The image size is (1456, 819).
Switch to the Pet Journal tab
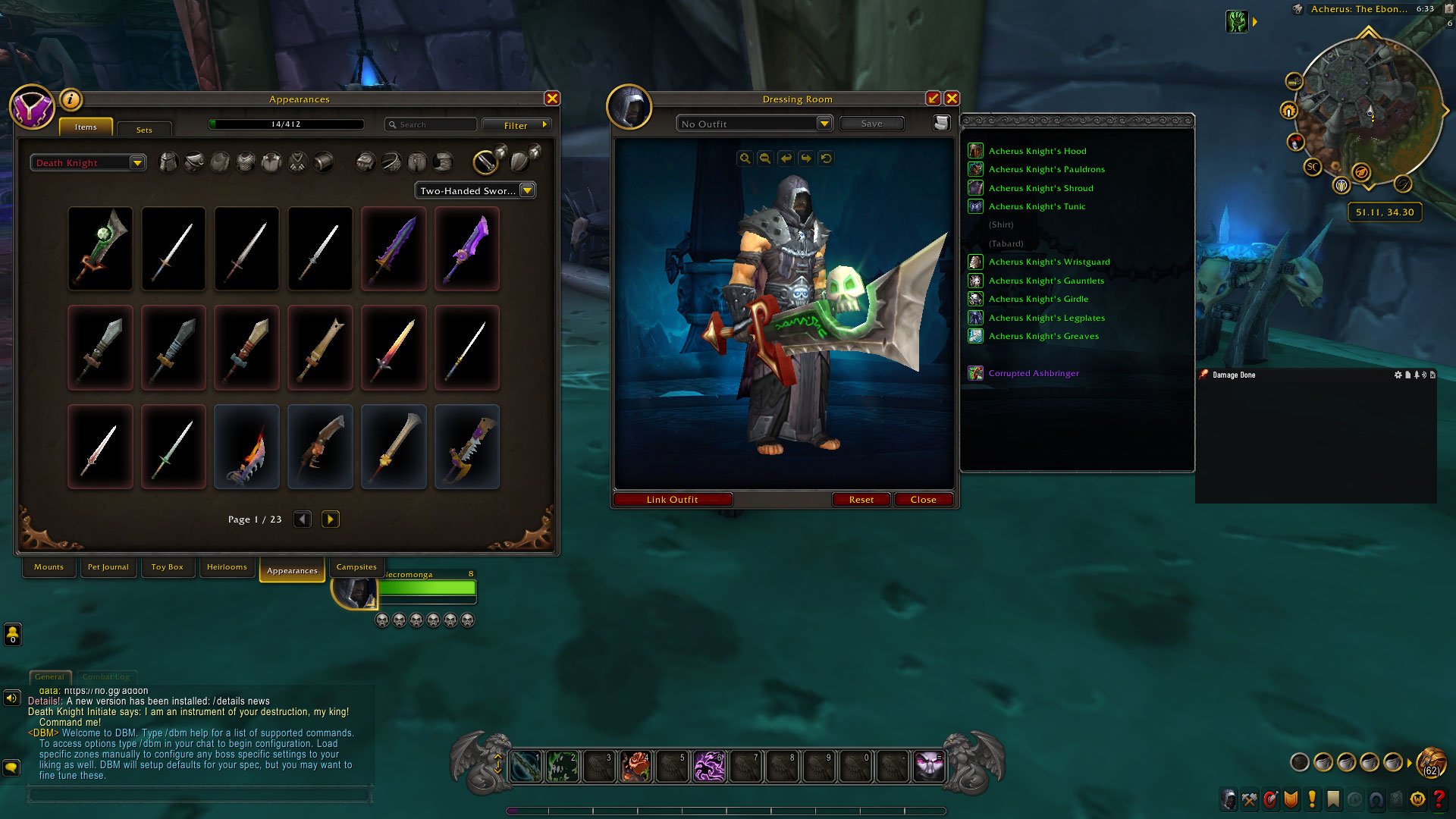pyautogui.click(x=108, y=567)
